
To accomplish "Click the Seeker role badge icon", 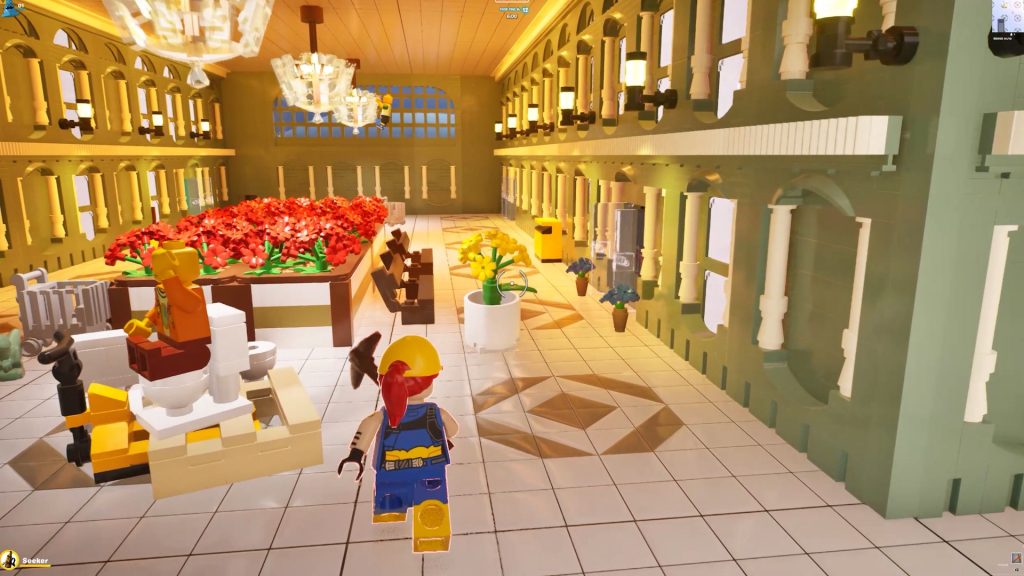I will pyautogui.click(x=9, y=560).
